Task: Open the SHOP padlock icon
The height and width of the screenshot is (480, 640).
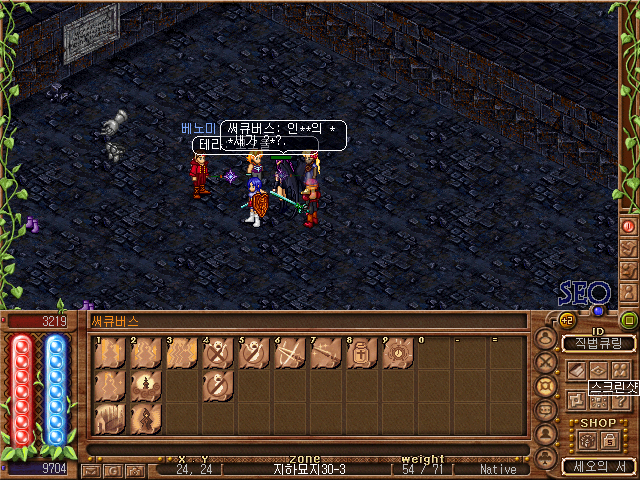Action: coord(609,438)
